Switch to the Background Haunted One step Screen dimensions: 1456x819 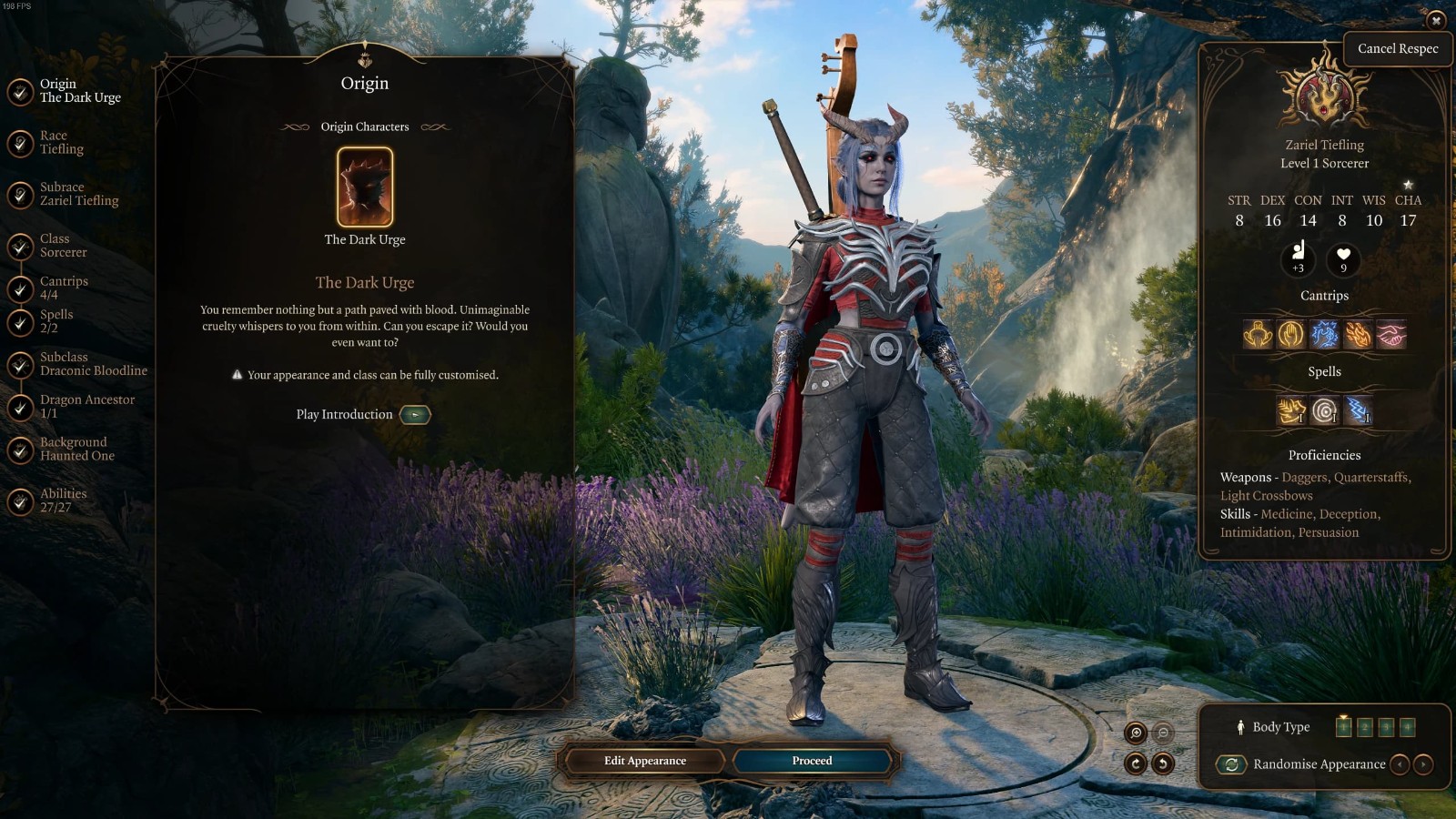pyautogui.click(x=76, y=449)
